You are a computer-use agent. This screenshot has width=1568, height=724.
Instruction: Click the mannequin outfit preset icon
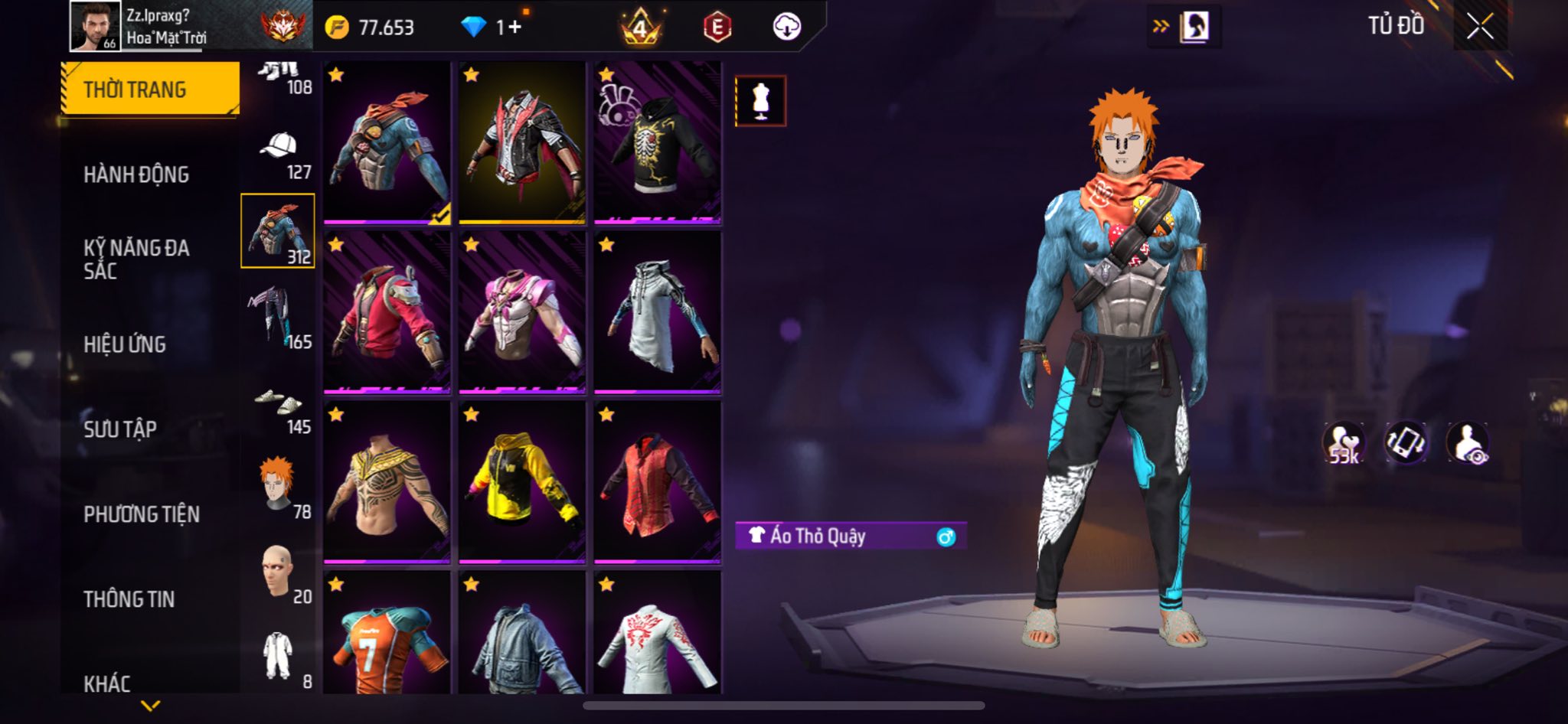pyautogui.click(x=760, y=101)
